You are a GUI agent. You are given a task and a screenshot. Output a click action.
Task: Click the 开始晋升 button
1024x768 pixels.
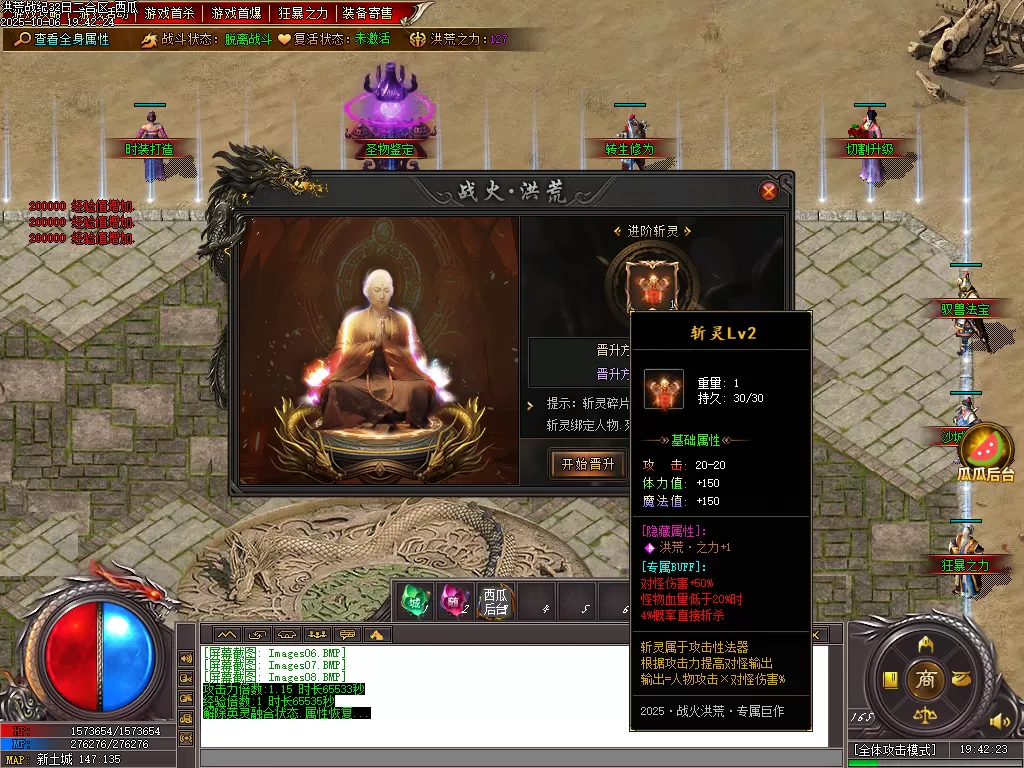point(588,464)
